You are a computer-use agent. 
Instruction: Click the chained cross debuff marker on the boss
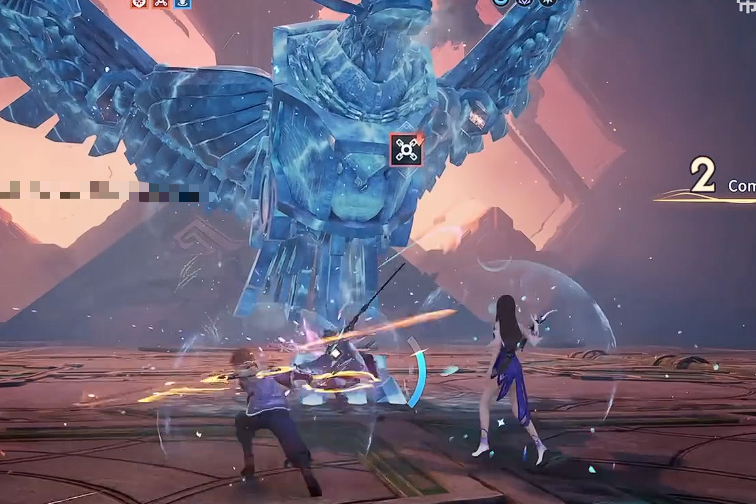point(405,150)
